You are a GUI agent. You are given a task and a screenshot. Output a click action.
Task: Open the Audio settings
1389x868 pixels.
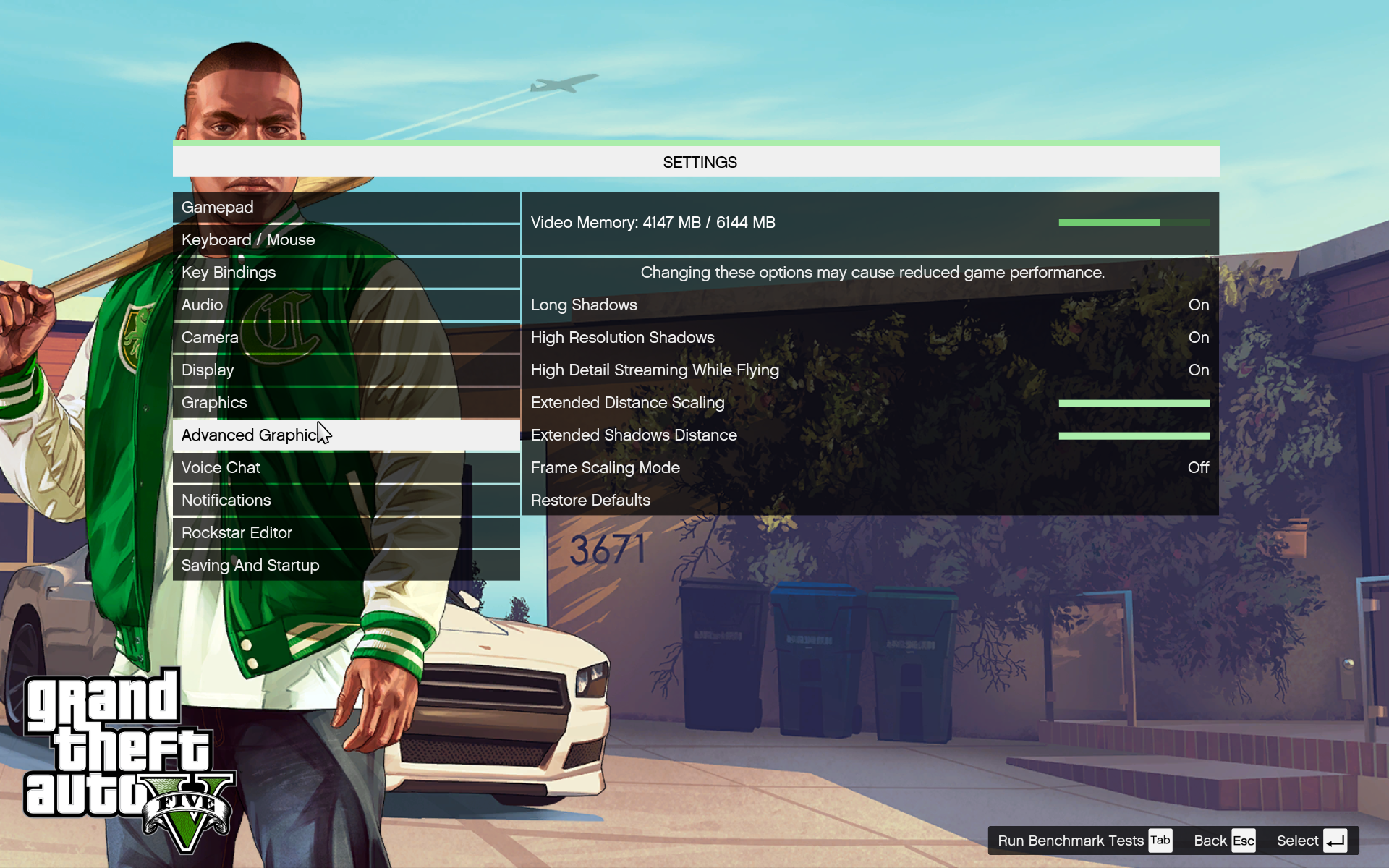(x=346, y=305)
